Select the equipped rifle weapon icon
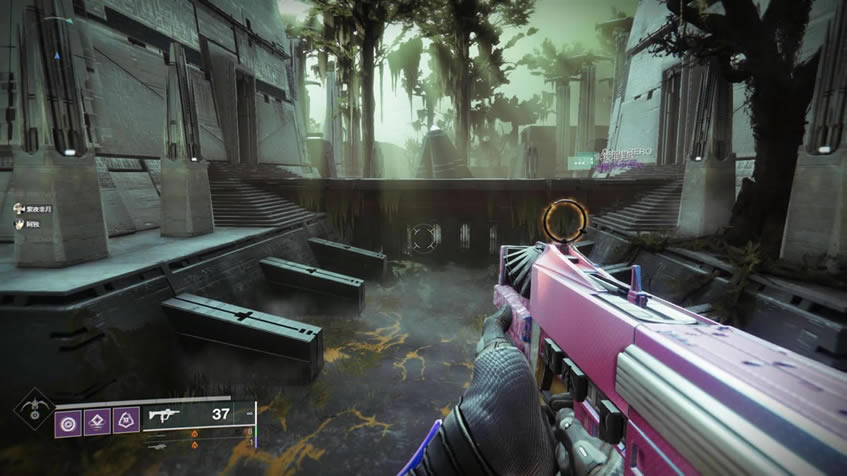 [160, 414]
